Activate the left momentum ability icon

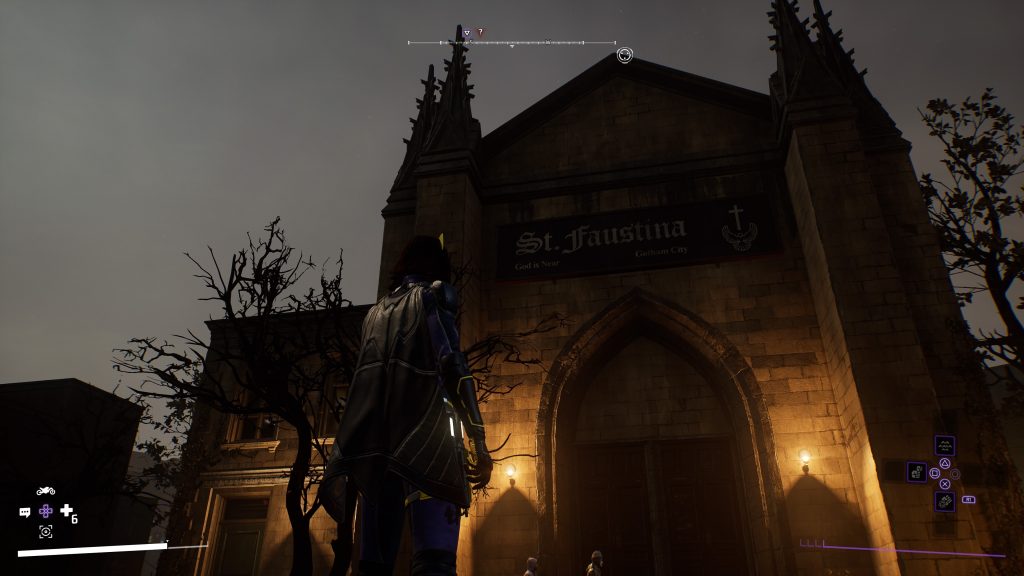(x=916, y=471)
